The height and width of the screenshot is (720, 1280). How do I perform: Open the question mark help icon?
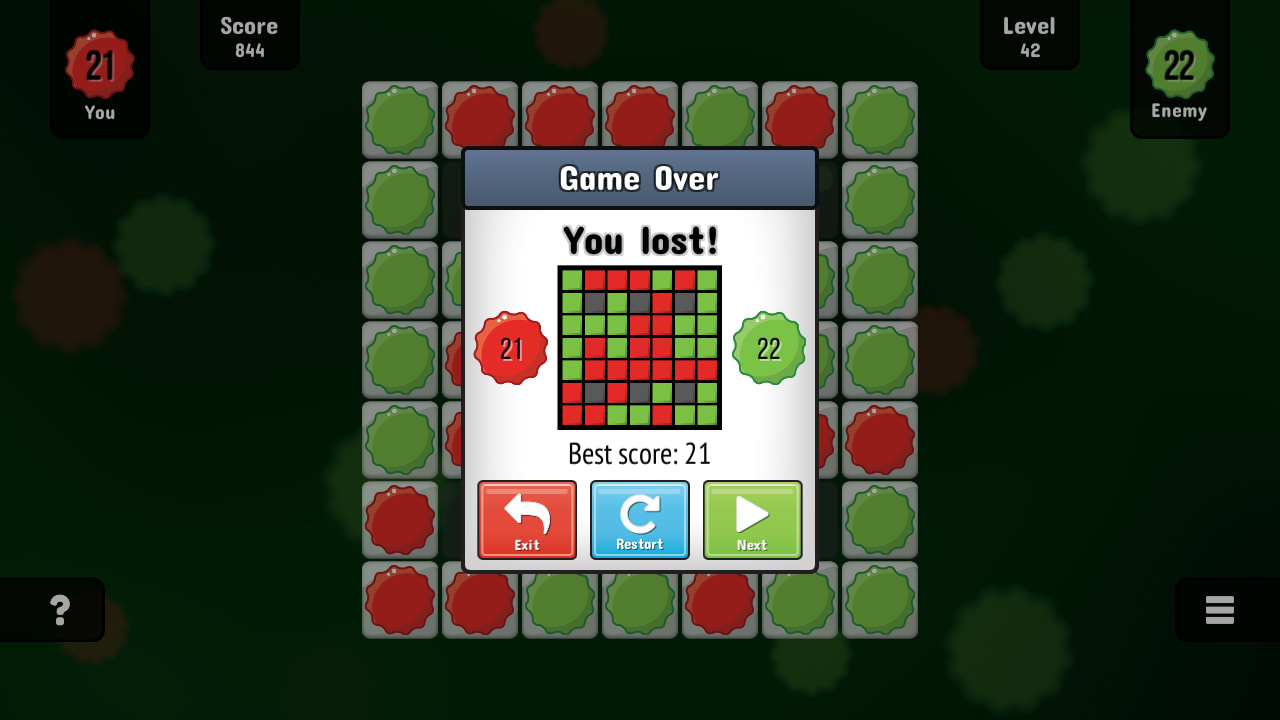pos(62,609)
